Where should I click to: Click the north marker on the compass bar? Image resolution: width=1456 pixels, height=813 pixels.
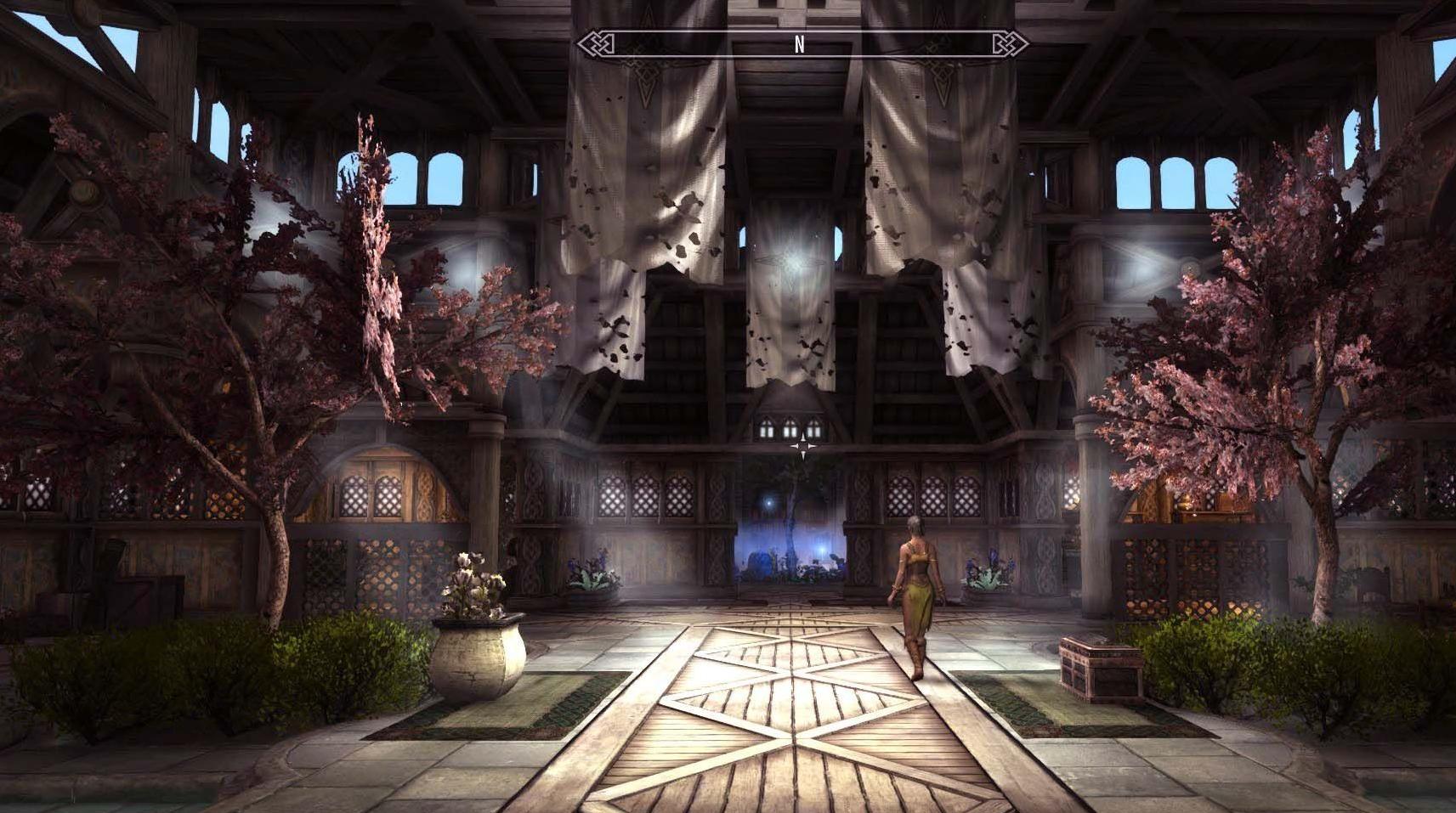point(799,46)
